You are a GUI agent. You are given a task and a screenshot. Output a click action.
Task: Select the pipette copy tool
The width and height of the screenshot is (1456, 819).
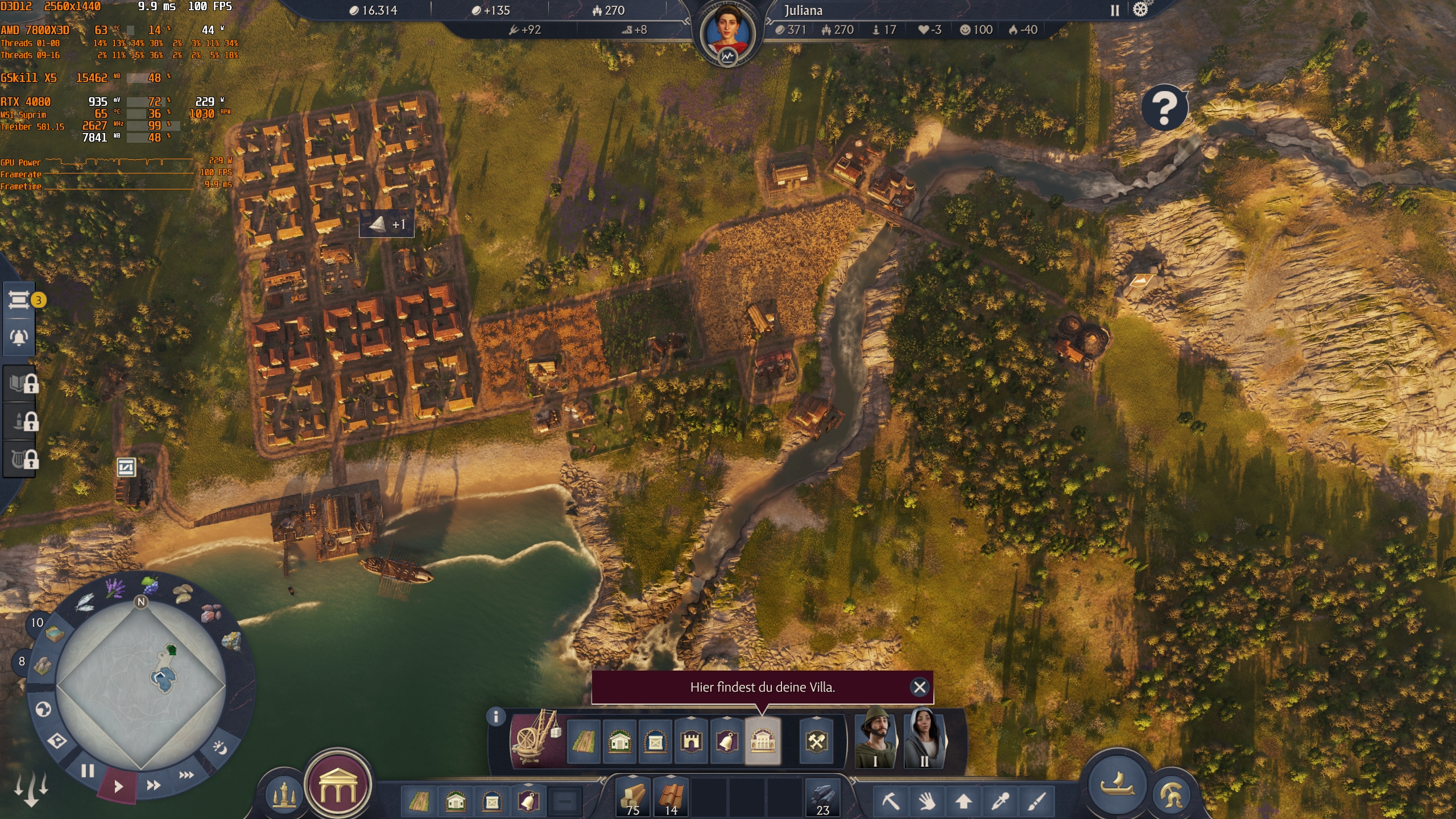[x=1000, y=801]
